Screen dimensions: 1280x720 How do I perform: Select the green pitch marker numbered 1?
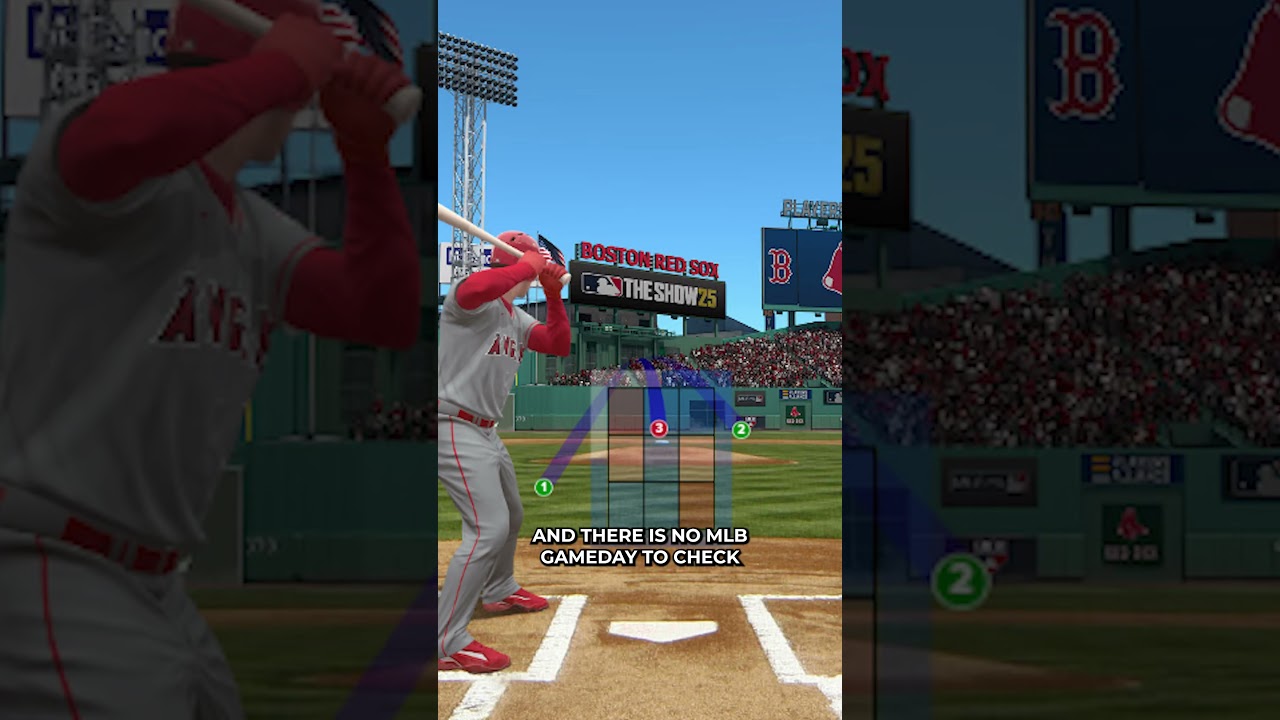543,487
